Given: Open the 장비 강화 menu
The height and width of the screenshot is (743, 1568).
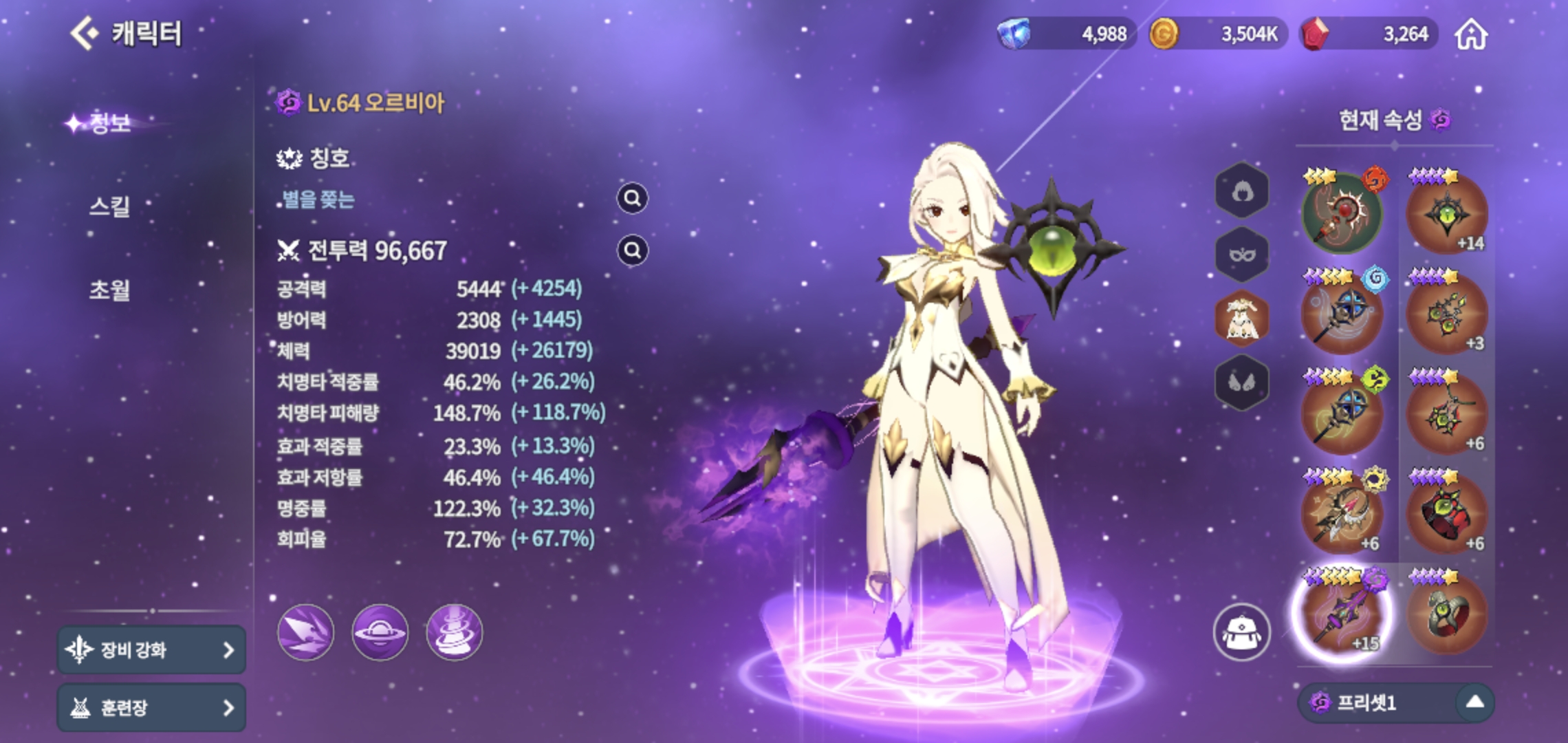Looking at the screenshot, I should [151, 649].
